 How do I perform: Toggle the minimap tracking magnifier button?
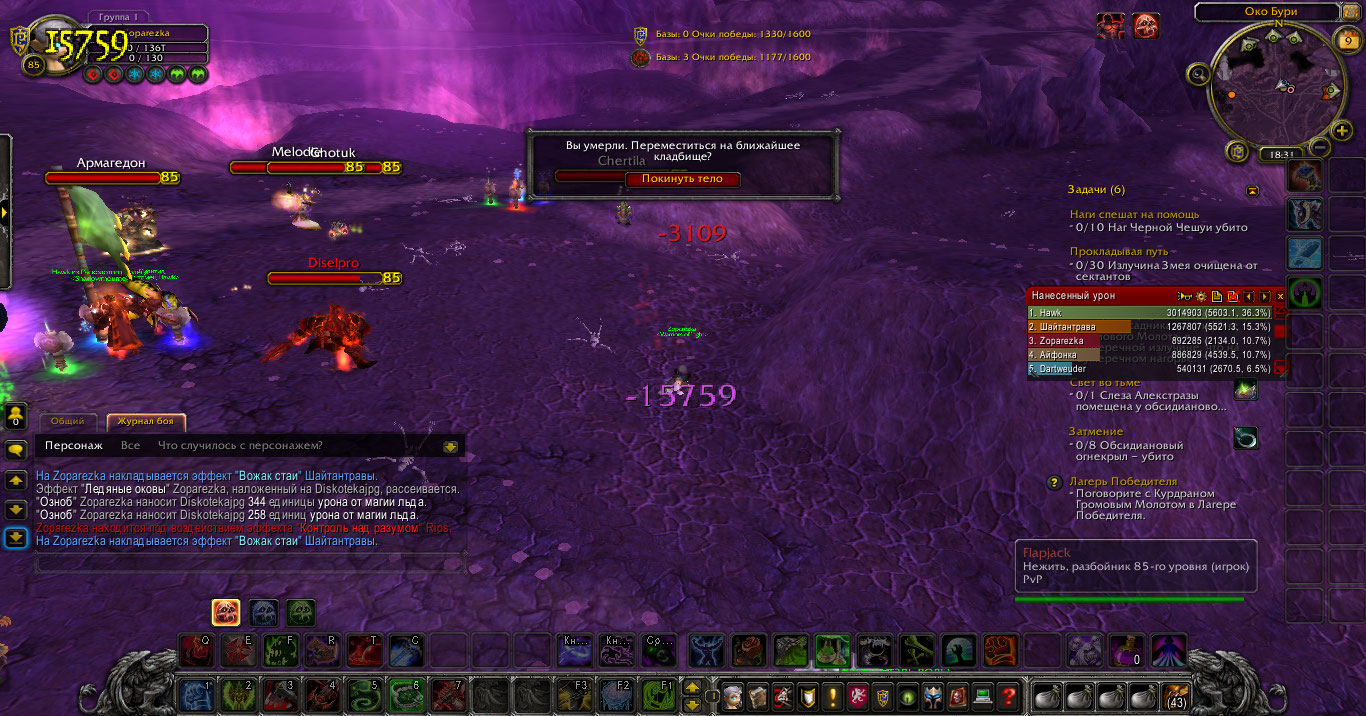click(1198, 73)
